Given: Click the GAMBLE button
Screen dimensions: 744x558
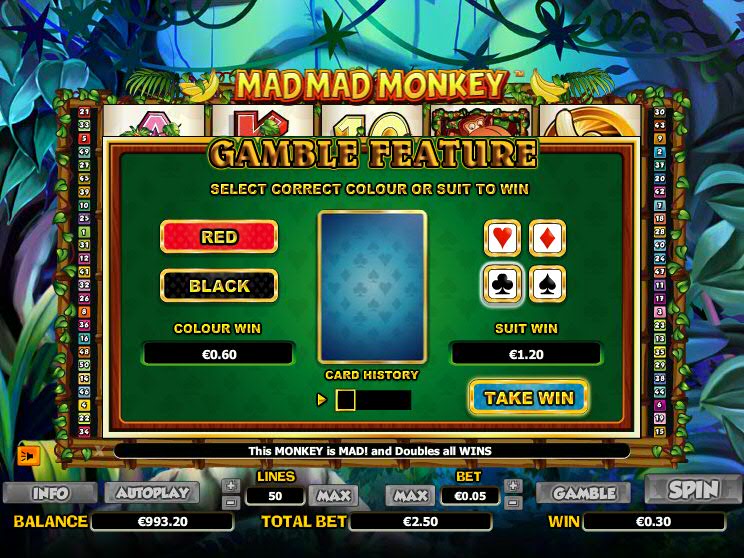Looking at the screenshot, I should pos(584,493).
